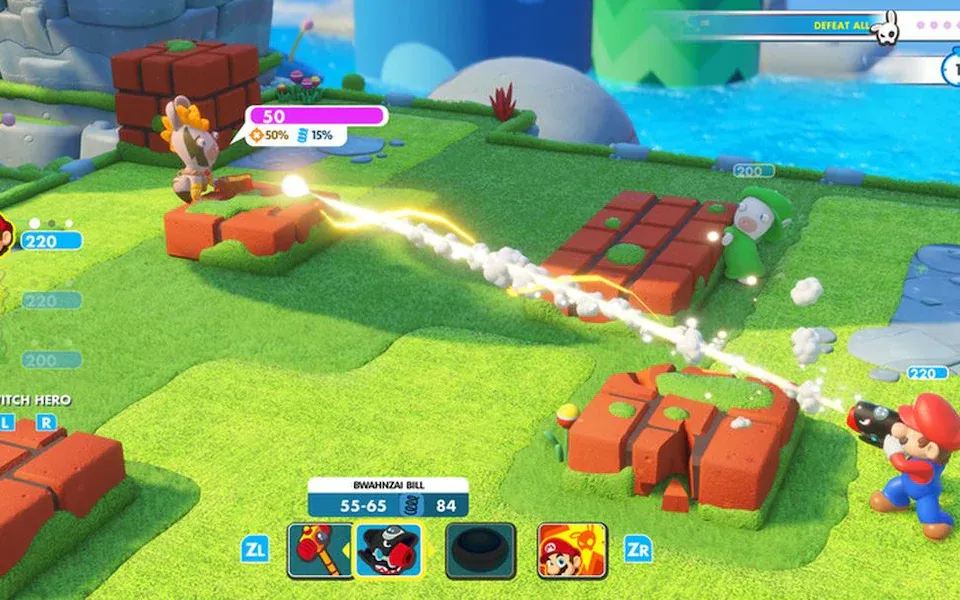Viewport: 960px width, 600px height.
Task: Select the dark ring ability slot
Action: (480, 550)
